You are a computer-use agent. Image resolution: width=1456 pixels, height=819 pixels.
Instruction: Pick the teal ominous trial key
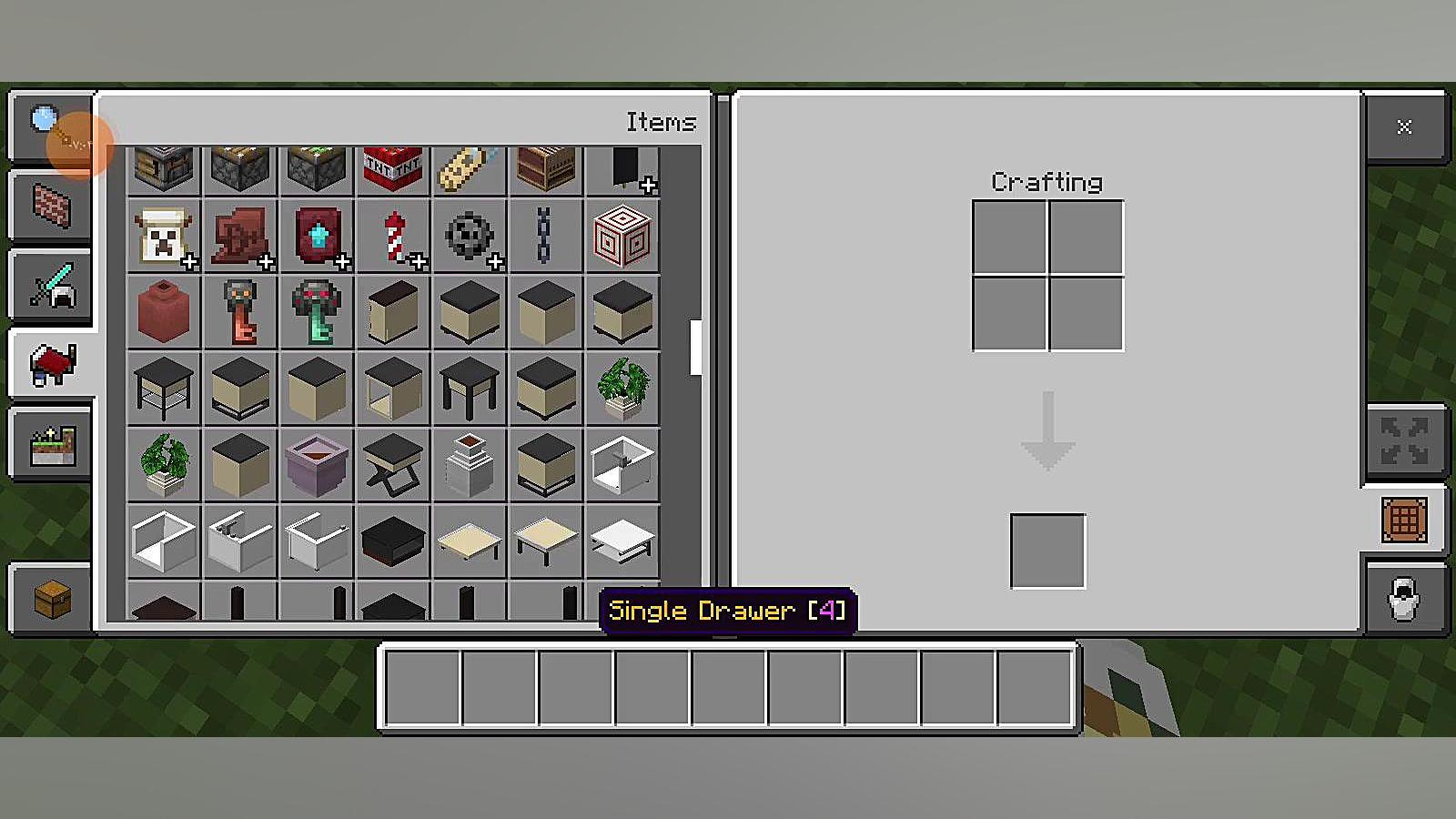pos(317,312)
